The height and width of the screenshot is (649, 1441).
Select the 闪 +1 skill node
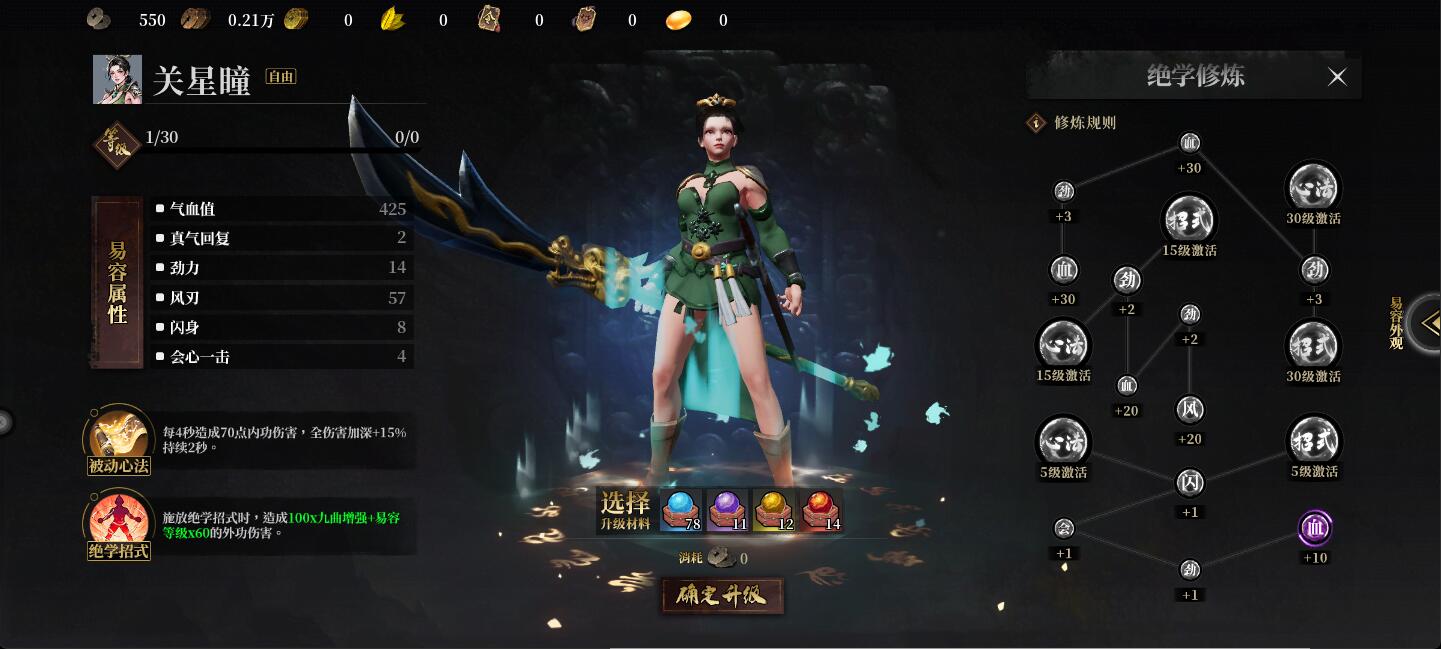pos(1189,483)
